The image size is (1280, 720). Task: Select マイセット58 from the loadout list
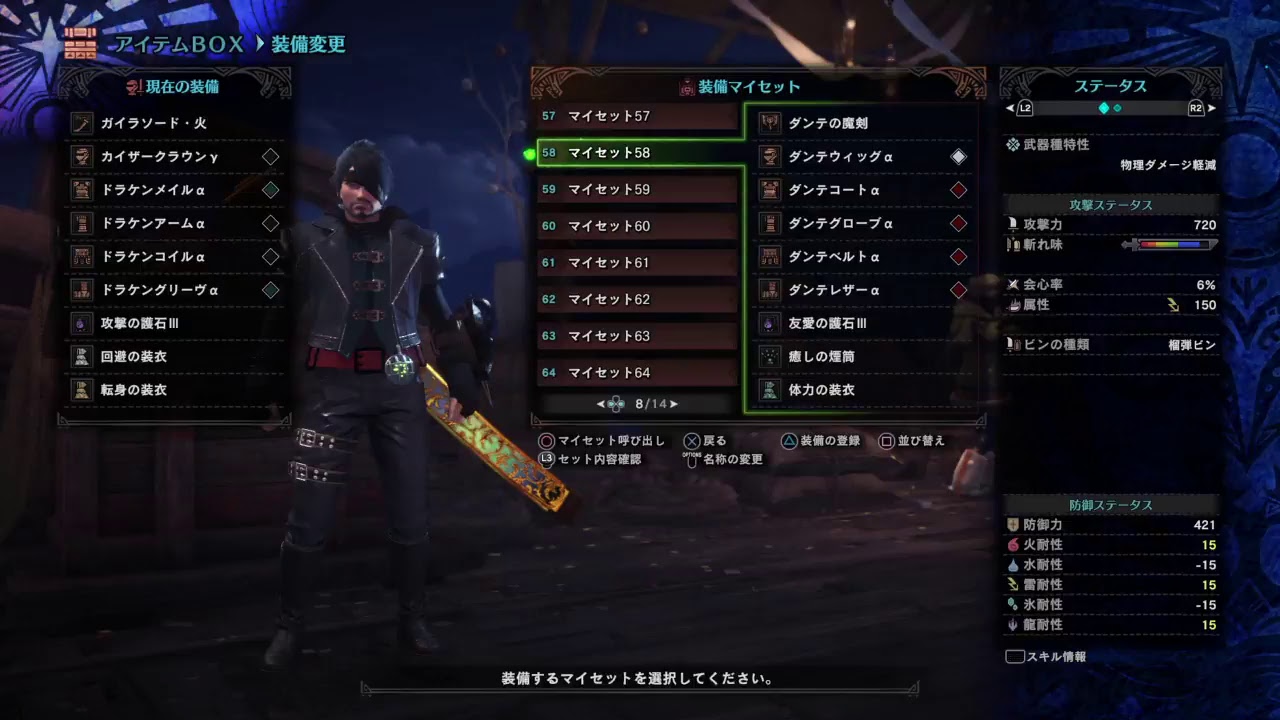click(637, 151)
